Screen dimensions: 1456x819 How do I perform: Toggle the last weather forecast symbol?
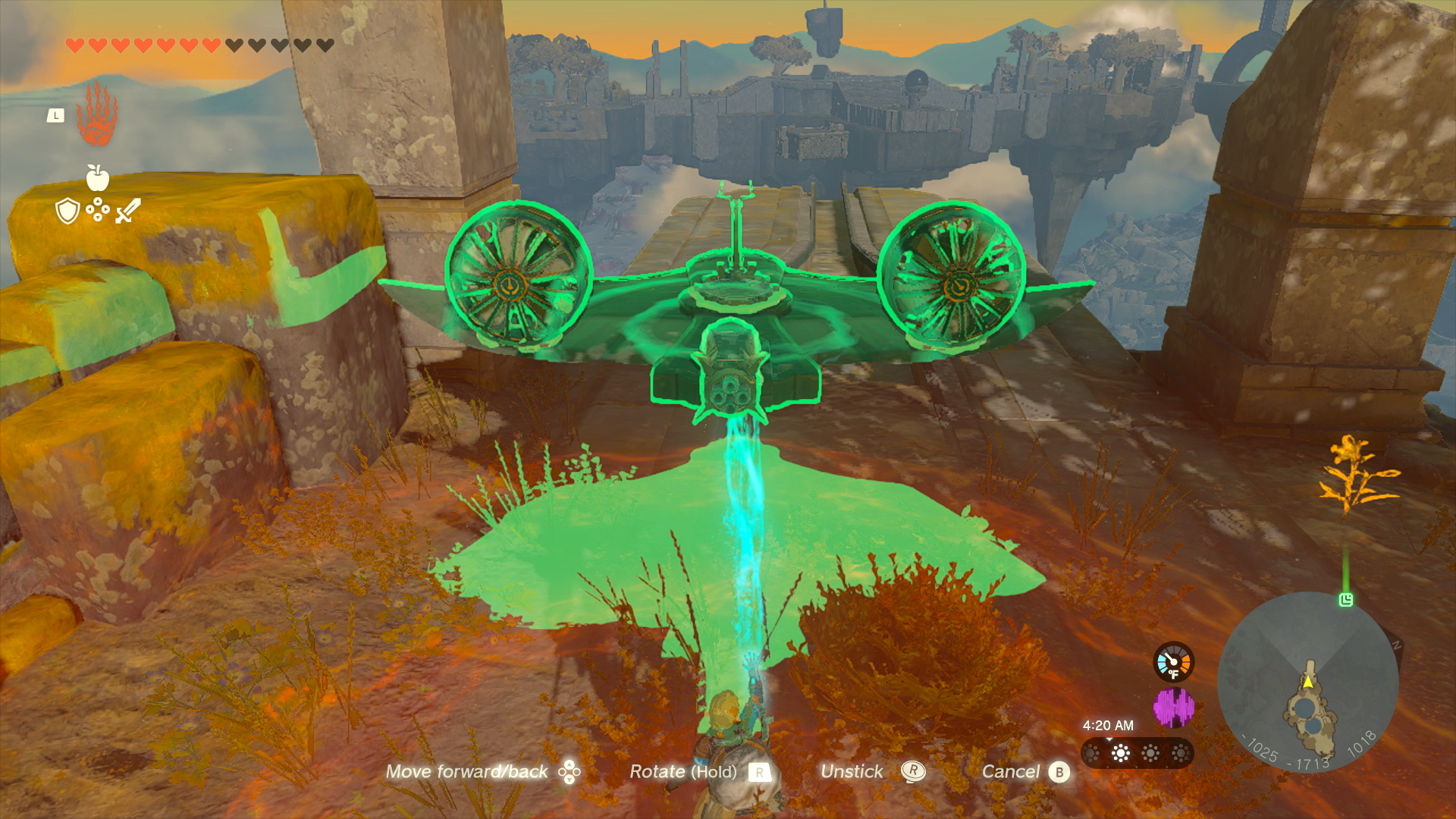pos(1181,754)
